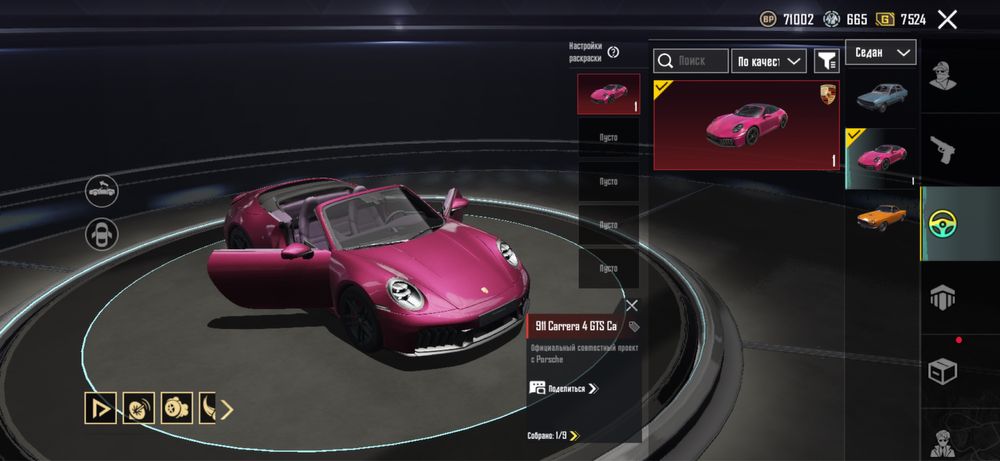This screenshot has width=1000, height=461.
Task: Toggle the car doors icon
Action: [x=102, y=234]
